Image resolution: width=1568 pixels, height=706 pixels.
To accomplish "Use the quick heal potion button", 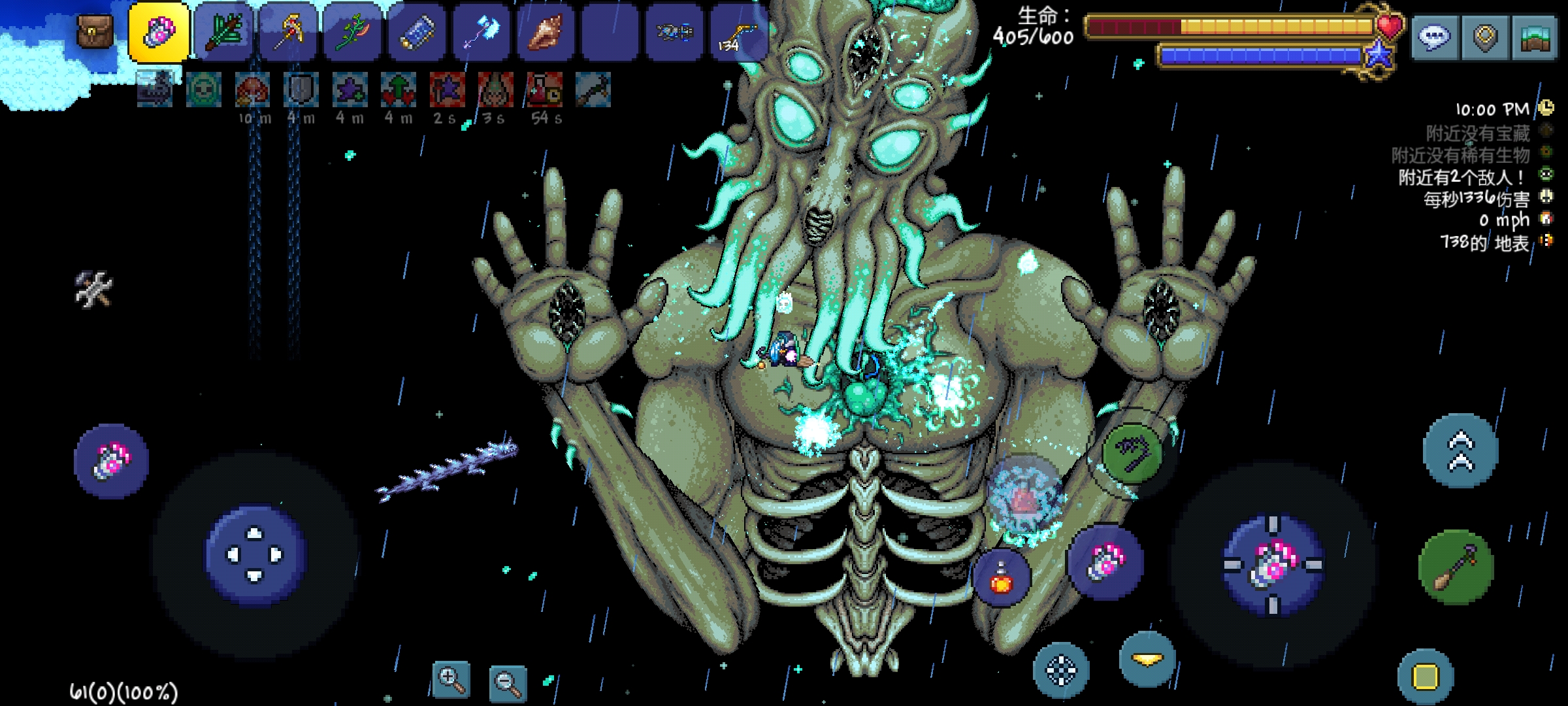I will [x=1001, y=577].
